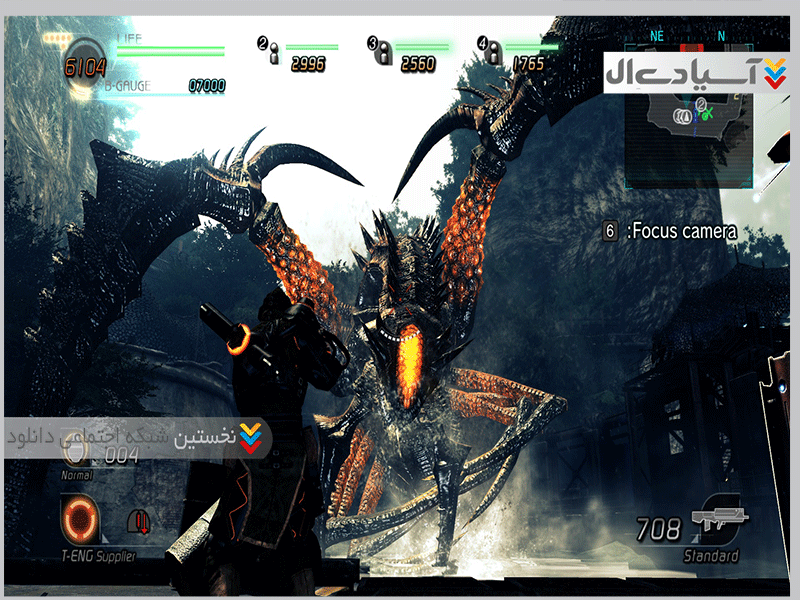
Task: Click the thermal energy gauge showing 6104
Action: click(x=84, y=62)
